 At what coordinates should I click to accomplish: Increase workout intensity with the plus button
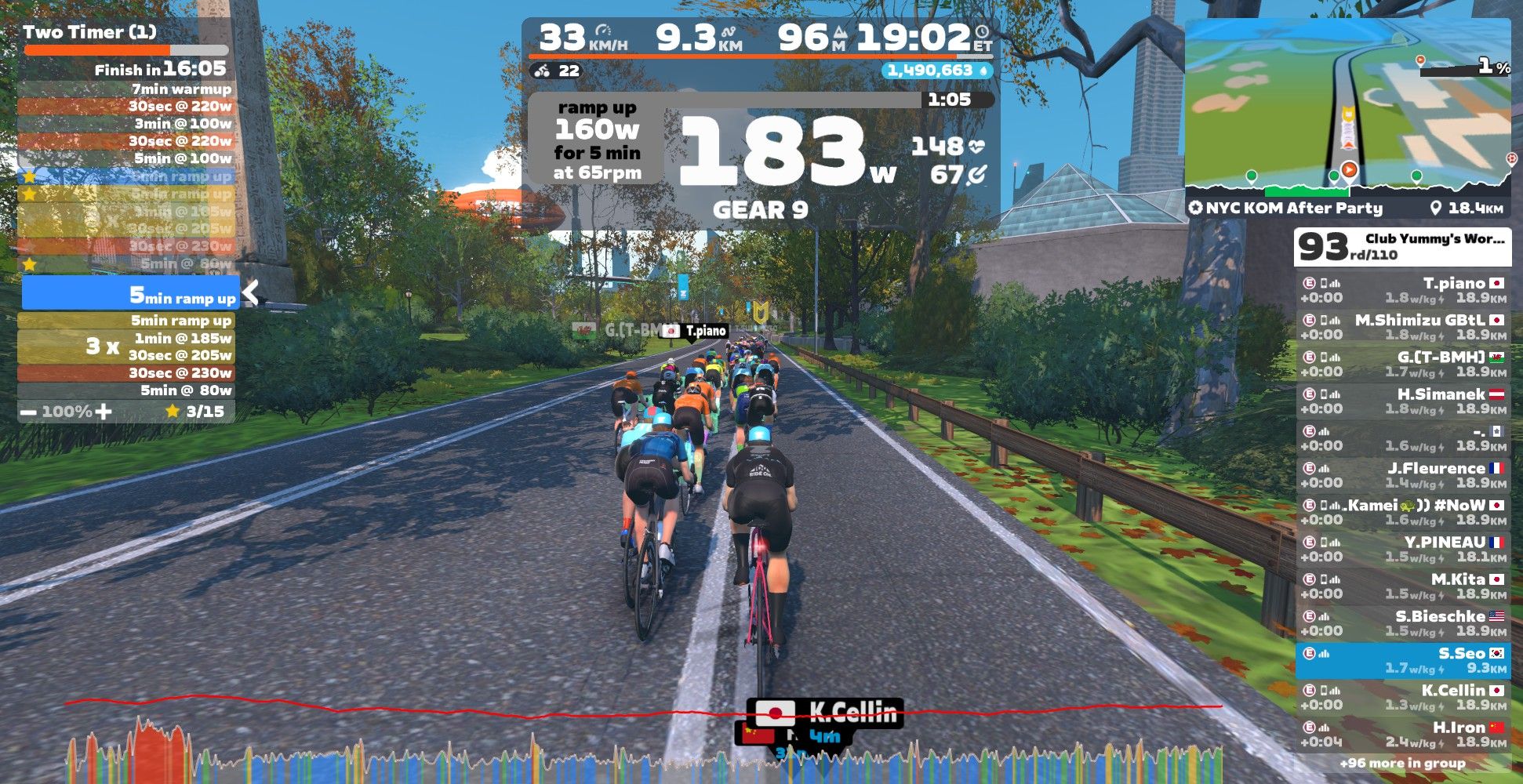coord(104,412)
